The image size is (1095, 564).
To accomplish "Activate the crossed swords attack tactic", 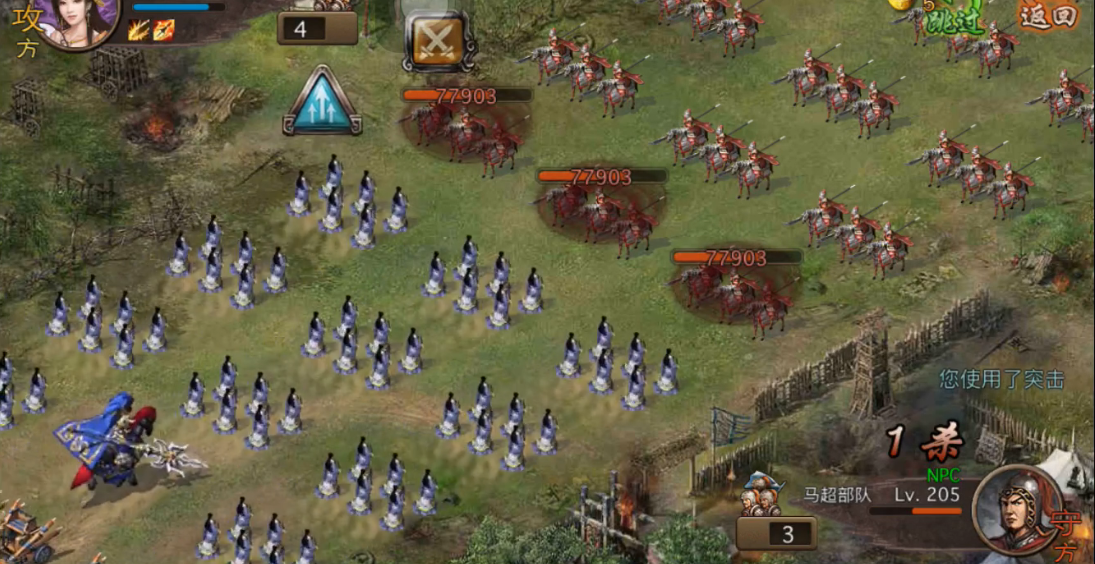I will tap(438, 41).
